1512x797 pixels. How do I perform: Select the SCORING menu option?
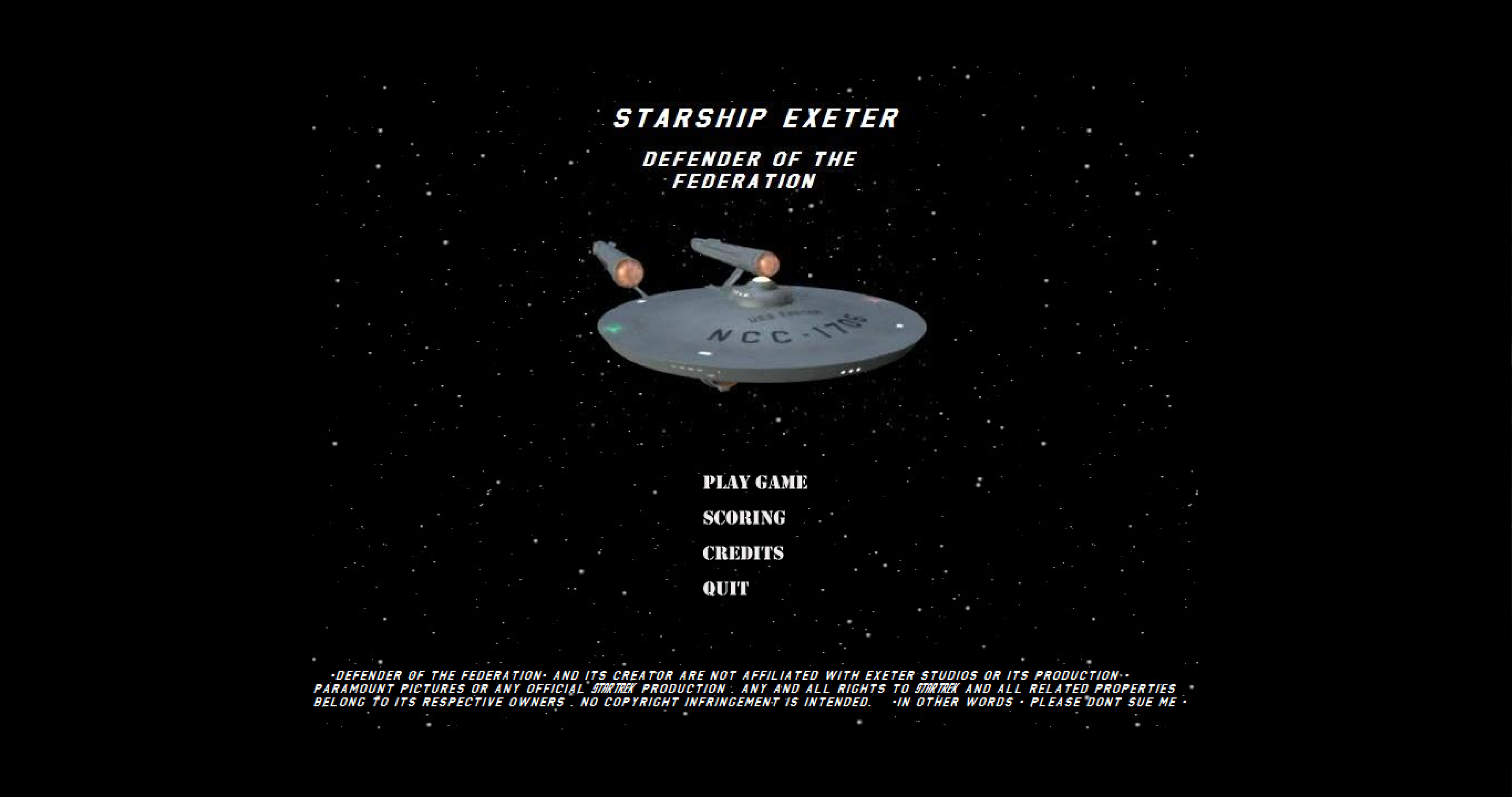click(744, 517)
